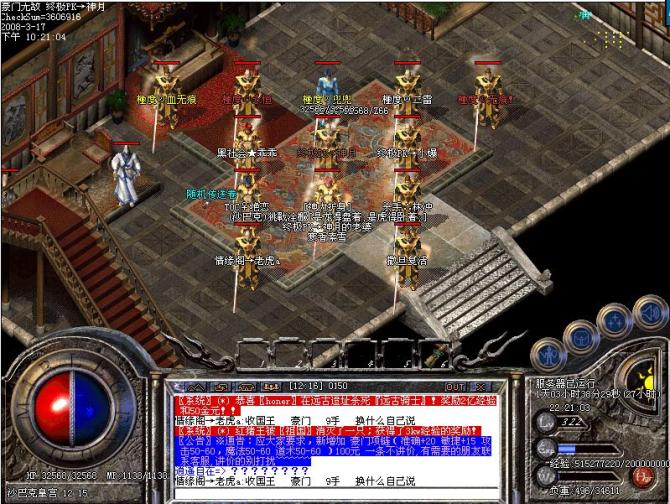
Task: Open the character status round button
Action: (548, 352)
